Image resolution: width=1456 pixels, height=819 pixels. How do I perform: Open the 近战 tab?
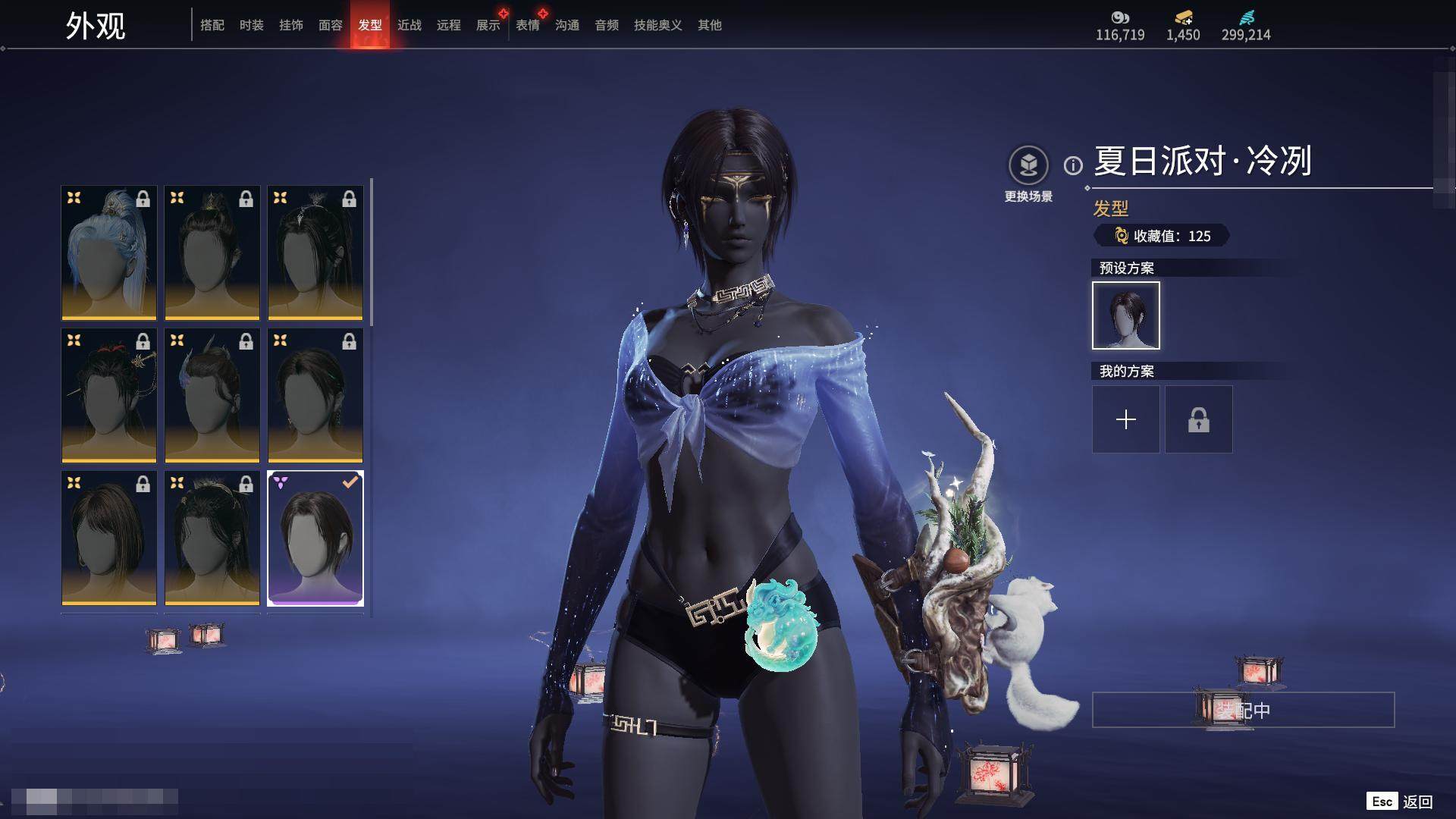[409, 25]
